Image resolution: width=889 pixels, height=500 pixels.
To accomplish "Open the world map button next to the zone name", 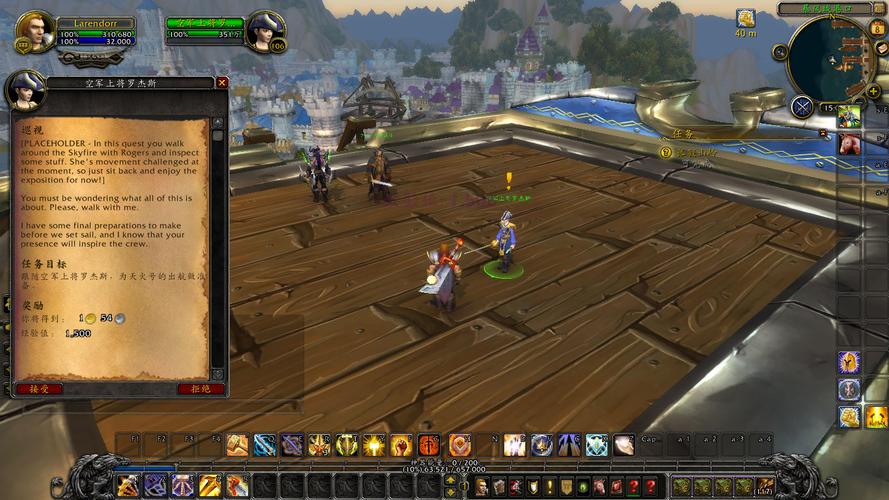I will [878, 9].
